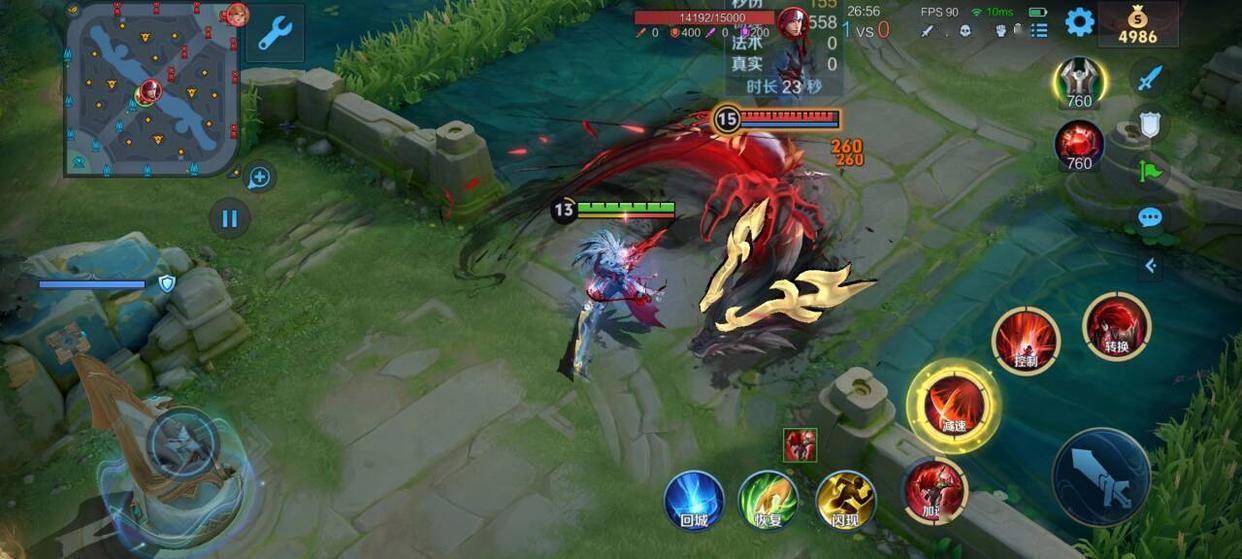Image resolution: width=1242 pixels, height=559 pixels.
Task: Send the attack signal with the sword icon
Action: point(1151,77)
